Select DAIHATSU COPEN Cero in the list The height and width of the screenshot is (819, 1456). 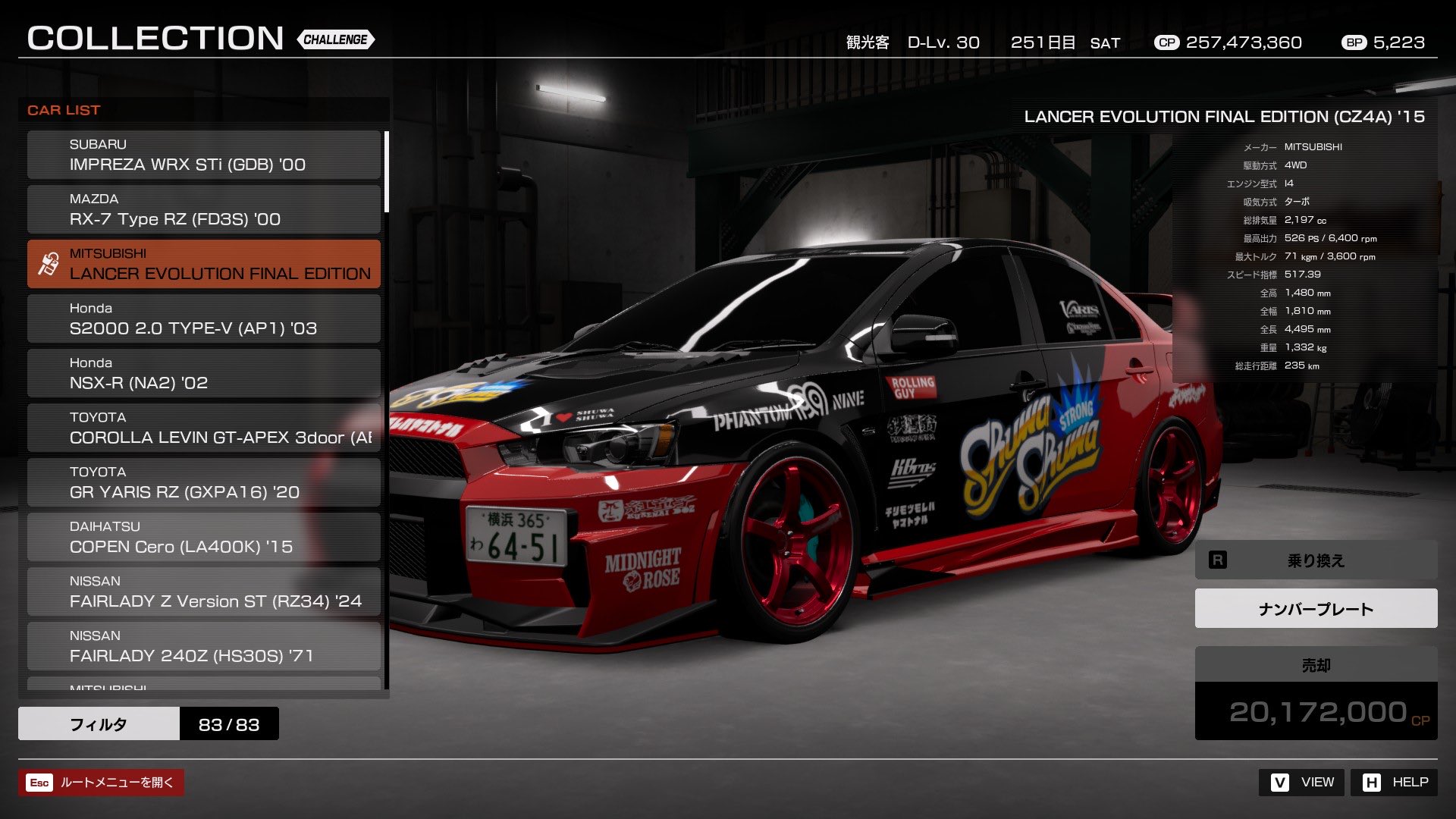pyautogui.click(x=203, y=537)
